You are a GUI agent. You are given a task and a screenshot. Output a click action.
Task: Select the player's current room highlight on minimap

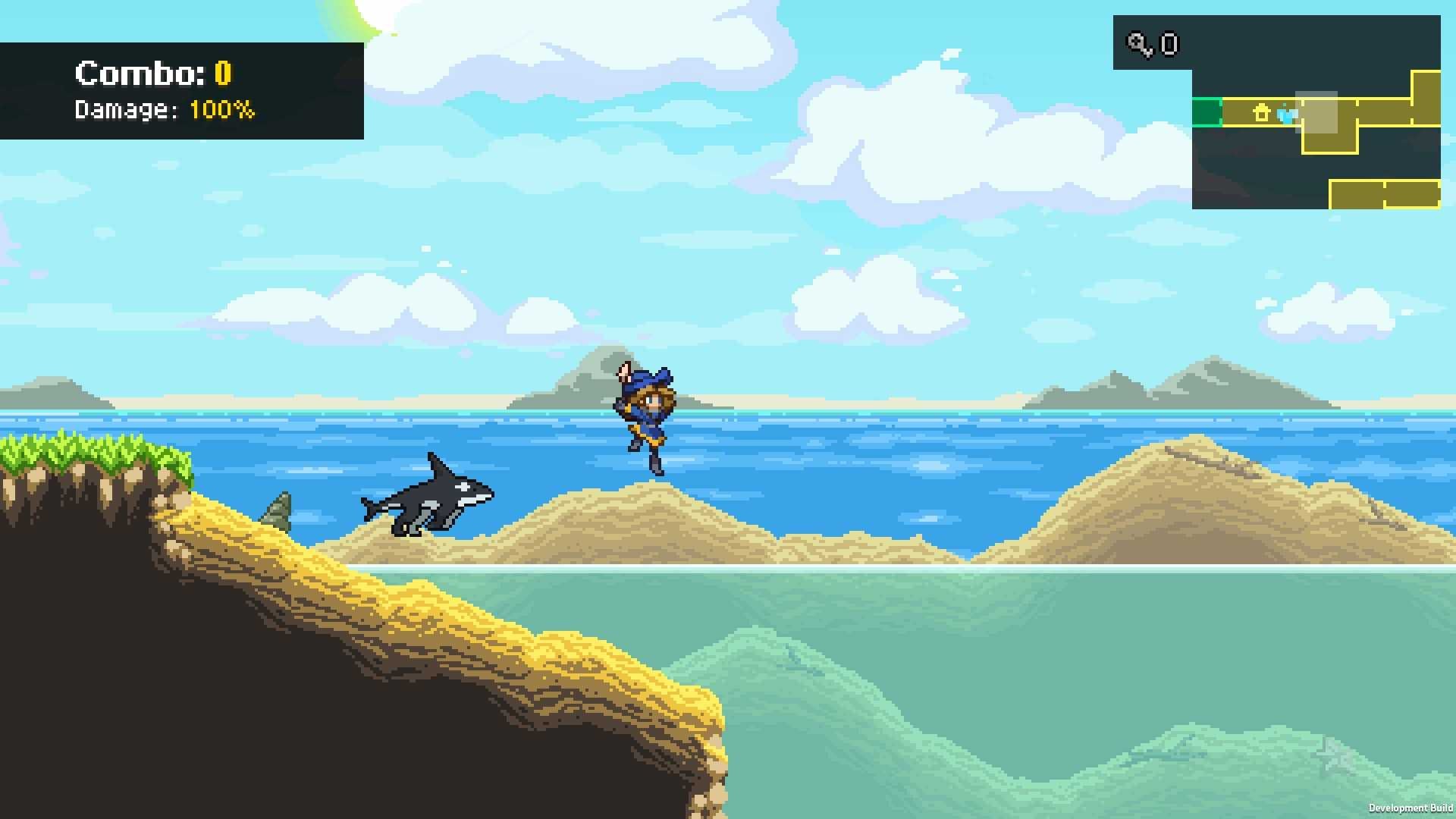click(1317, 112)
